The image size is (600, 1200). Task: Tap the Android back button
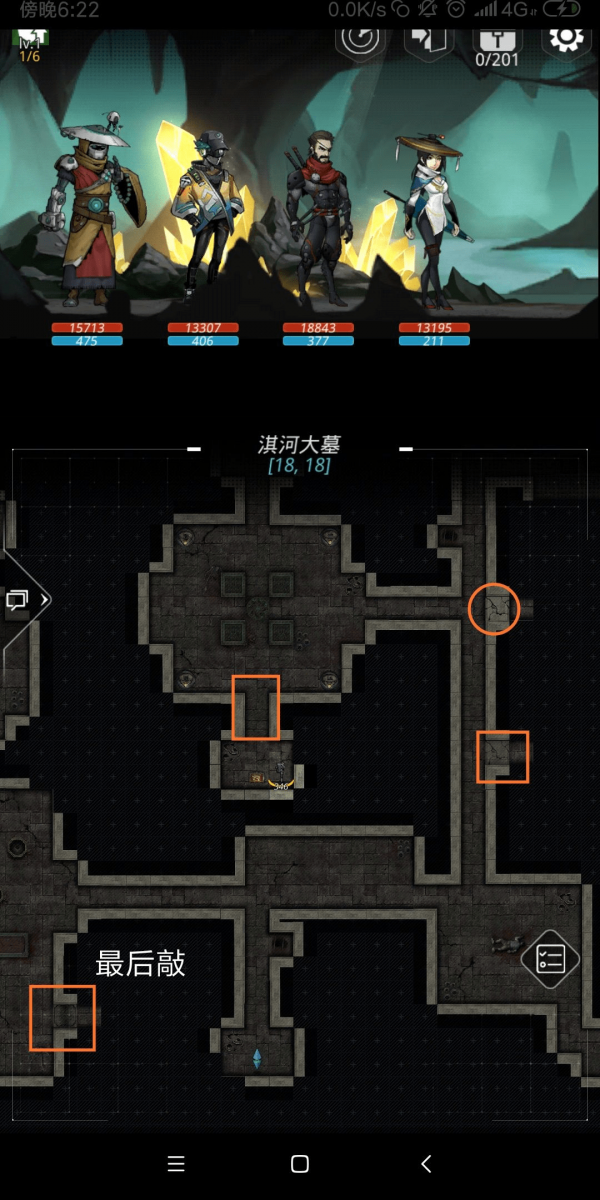426,1163
